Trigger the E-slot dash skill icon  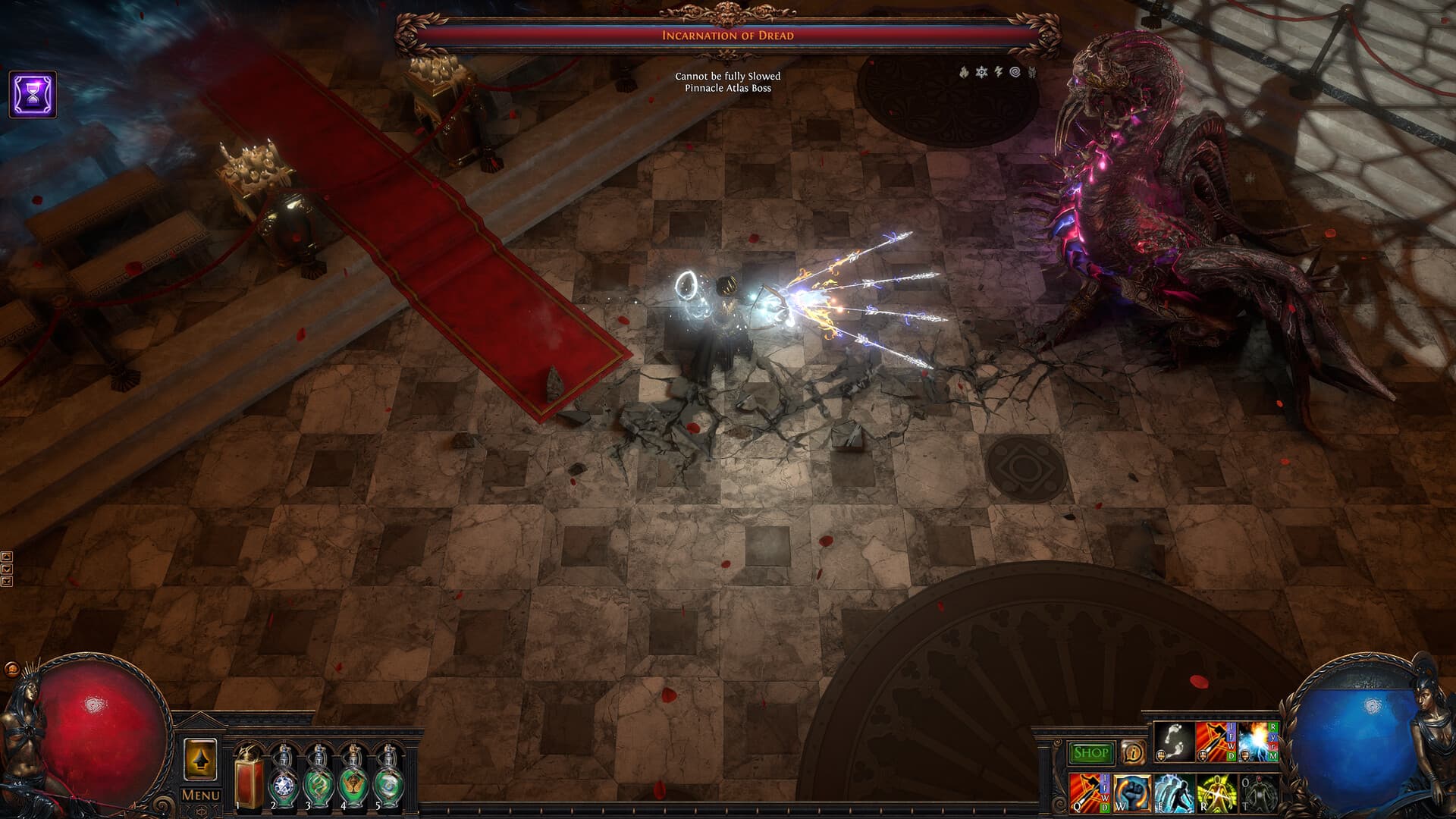(x=1174, y=795)
